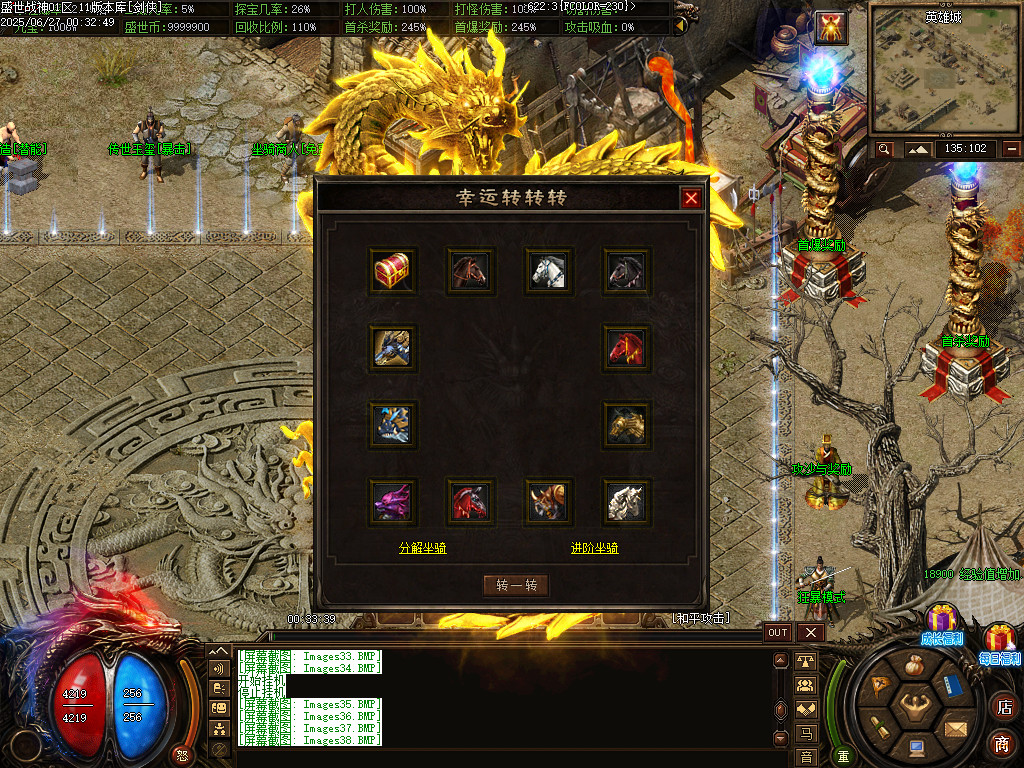Select the purple dragon mount prize slot
1024x768 pixels.
click(392, 502)
